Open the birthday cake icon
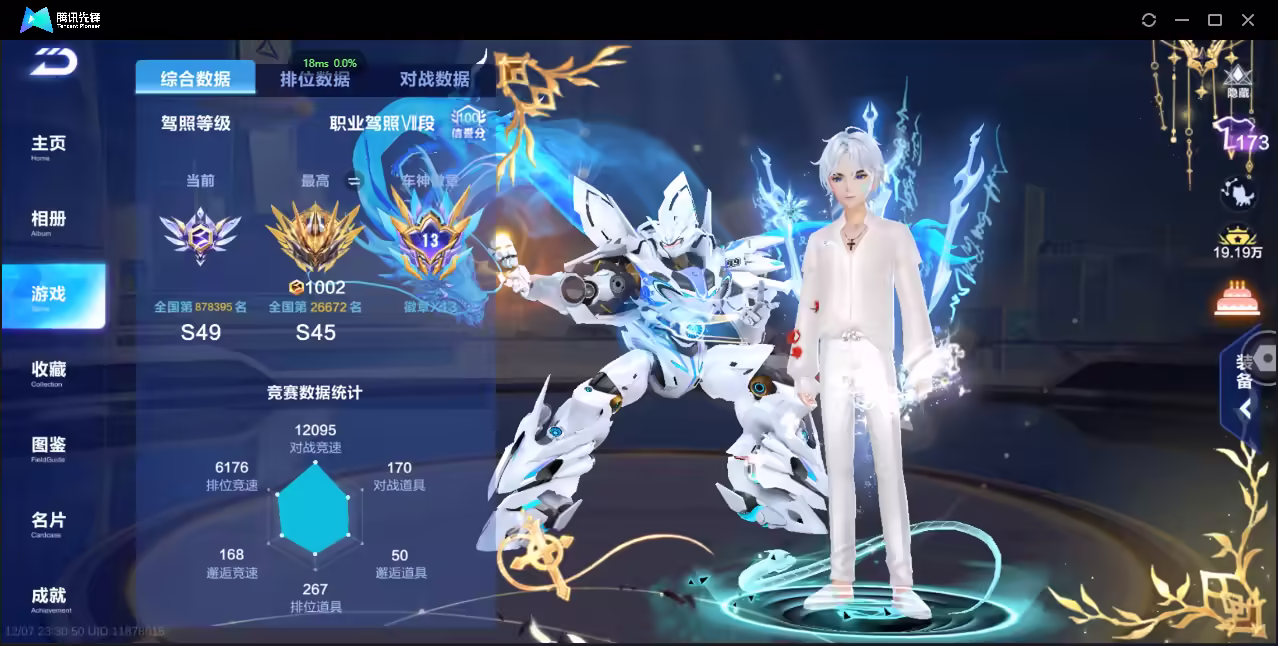1278x646 pixels. [1238, 298]
